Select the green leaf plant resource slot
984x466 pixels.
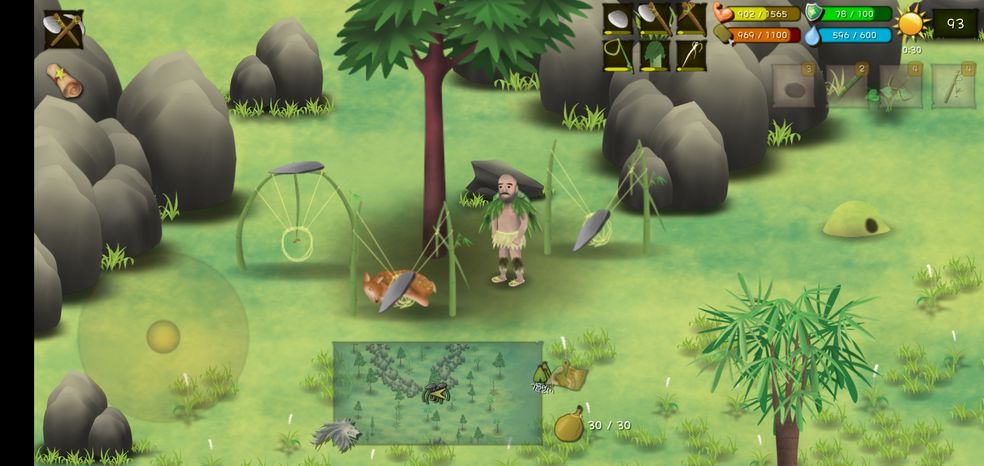click(900, 87)
